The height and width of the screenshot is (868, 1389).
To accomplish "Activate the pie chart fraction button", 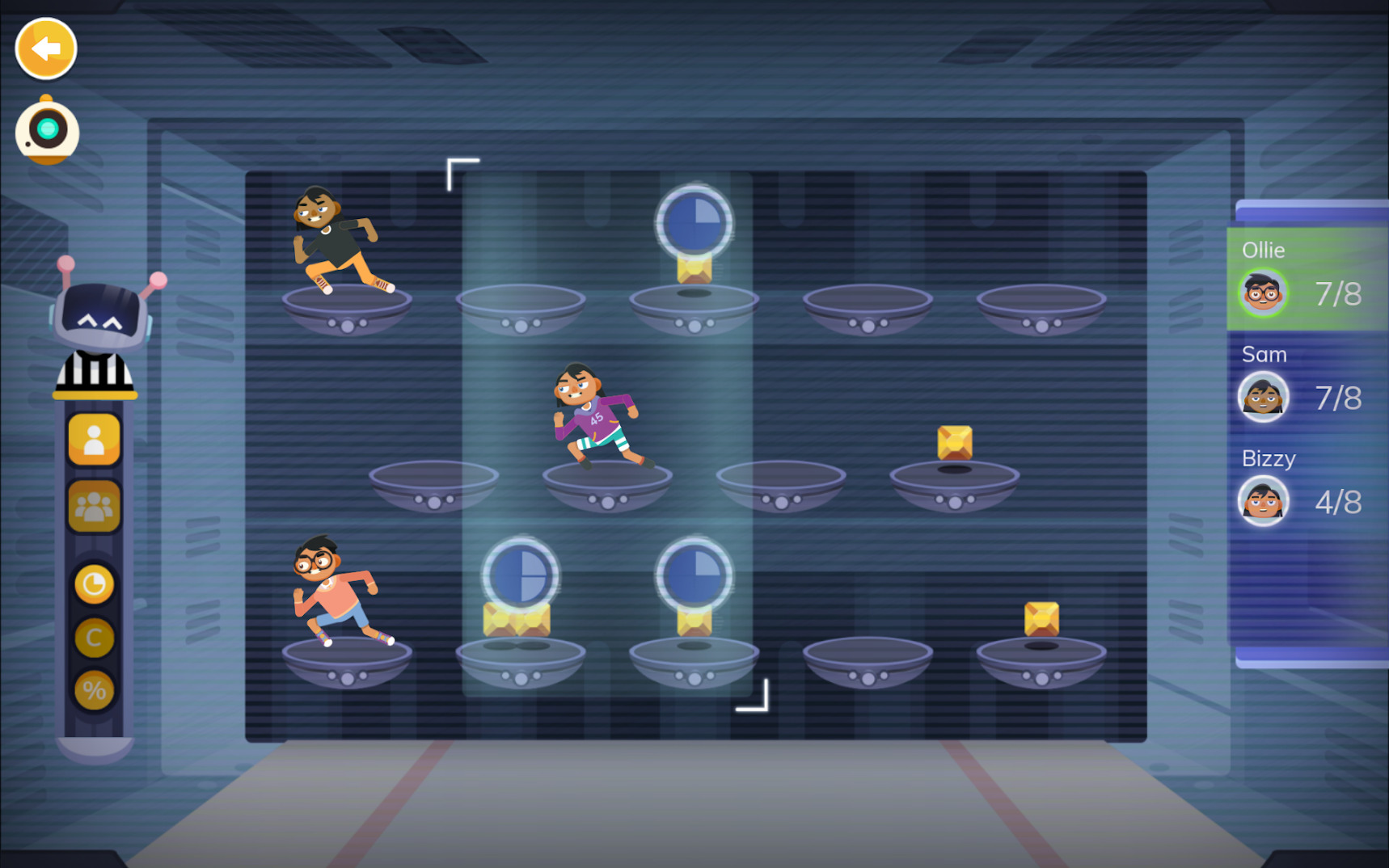I will tap(94, 584).
